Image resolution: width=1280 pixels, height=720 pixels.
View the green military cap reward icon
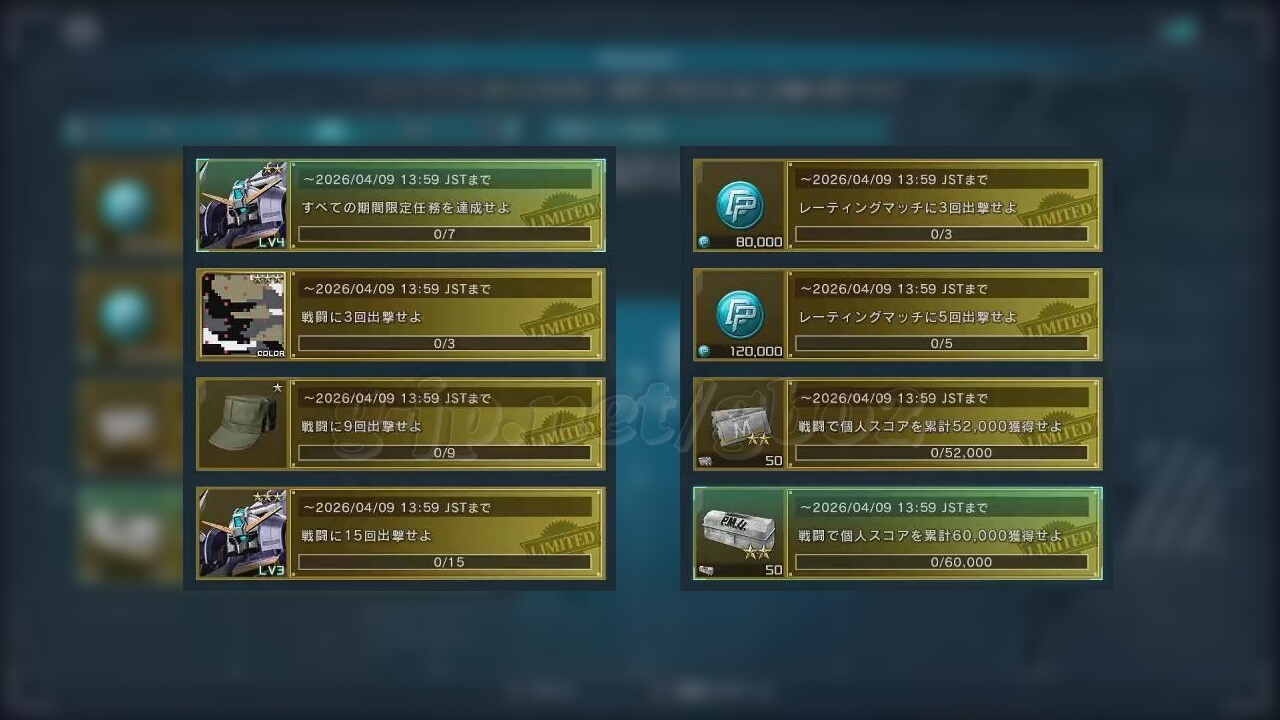[x=242, y=424]
